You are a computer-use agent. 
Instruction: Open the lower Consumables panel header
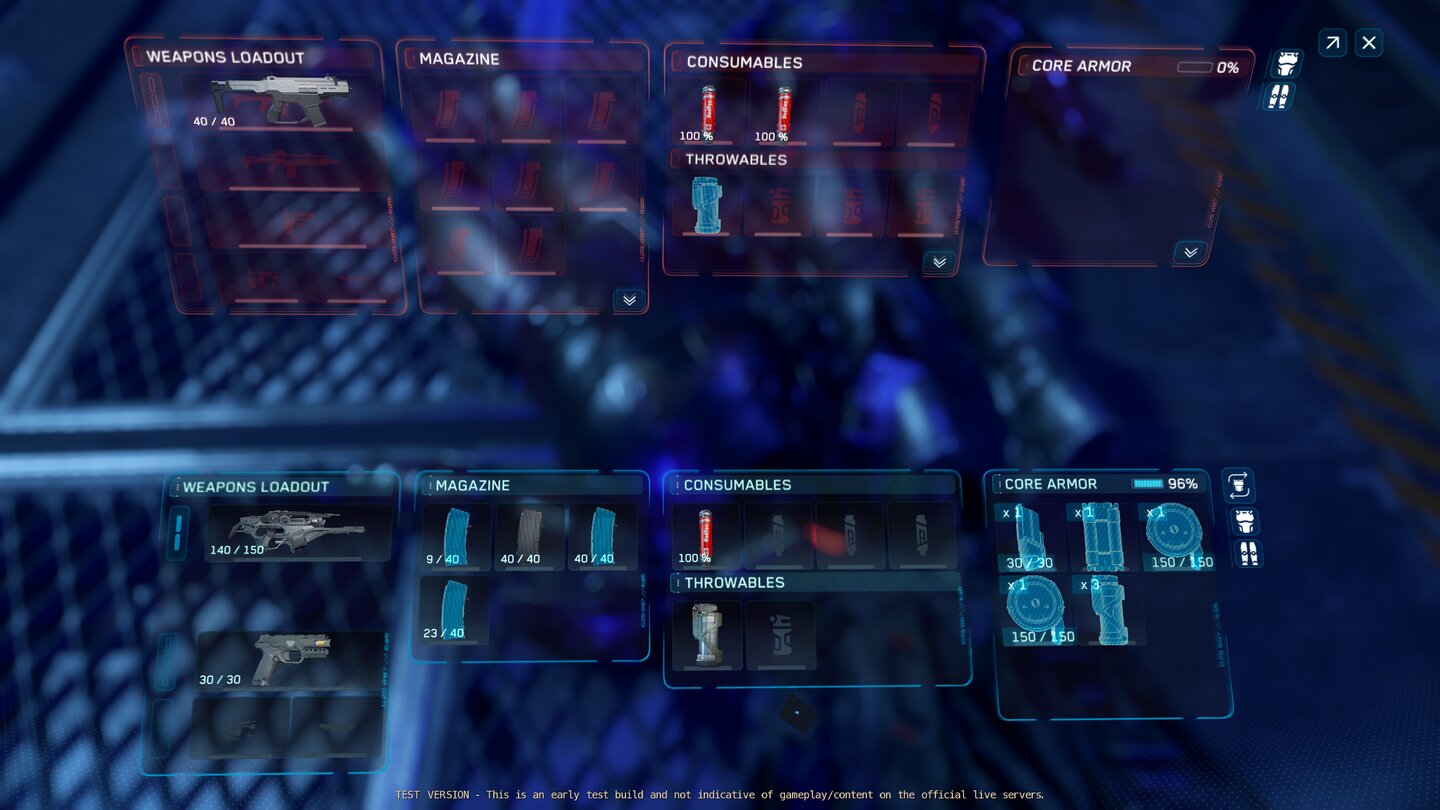pyautogui.click(x=737, y=484)
